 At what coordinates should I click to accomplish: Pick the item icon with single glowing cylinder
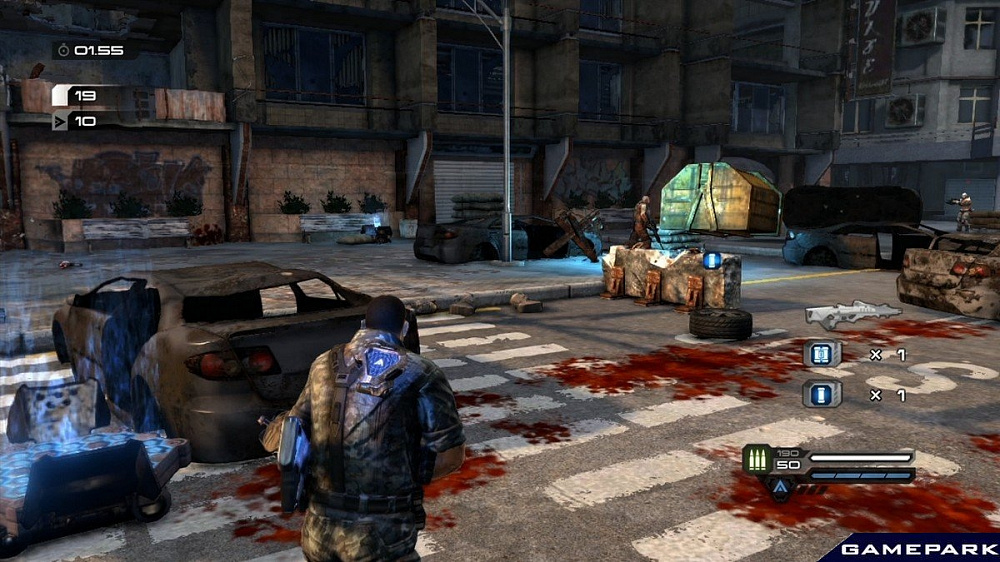point(822,394)
